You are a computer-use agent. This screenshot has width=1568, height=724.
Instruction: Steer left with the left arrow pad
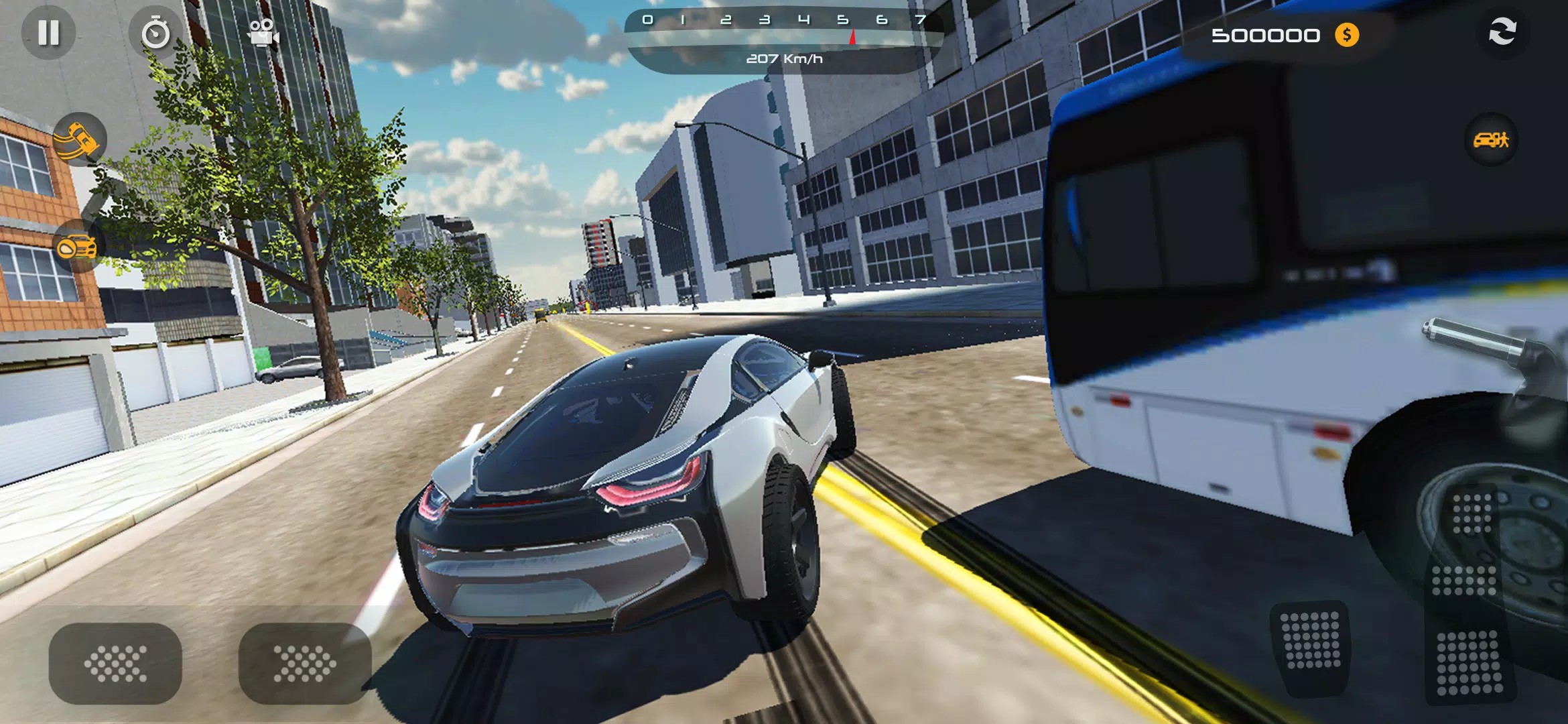115,664
